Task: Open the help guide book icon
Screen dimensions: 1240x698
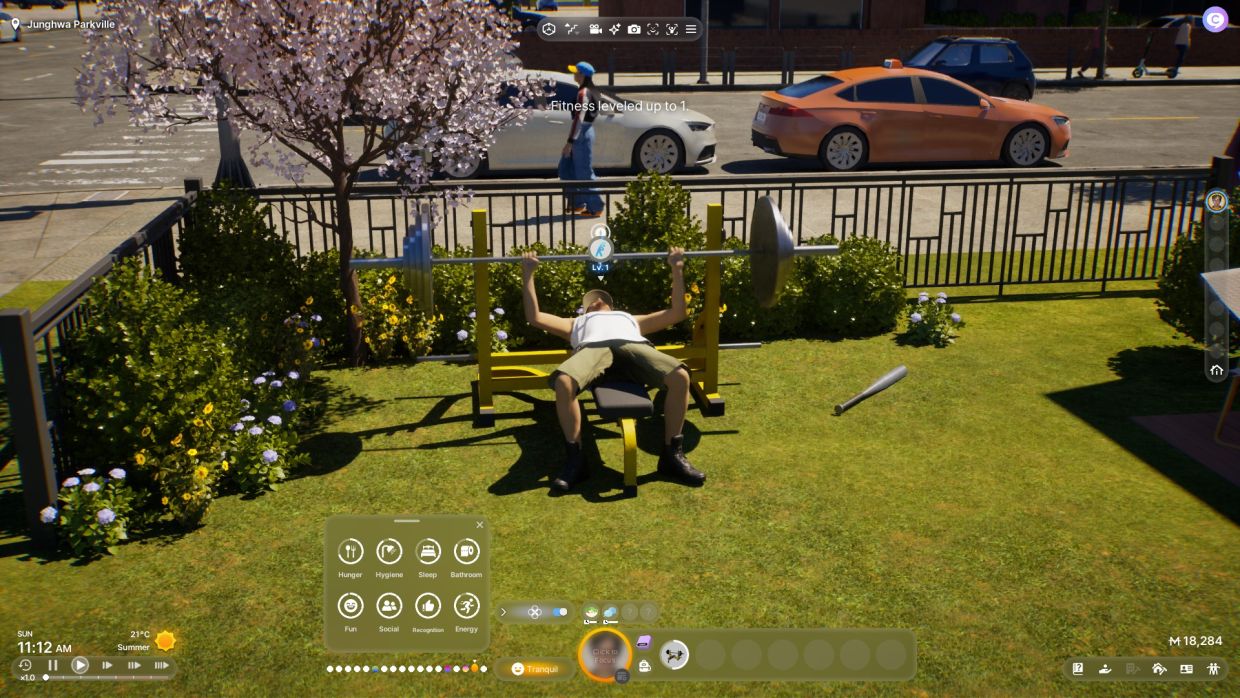Action: point(1078,669)
